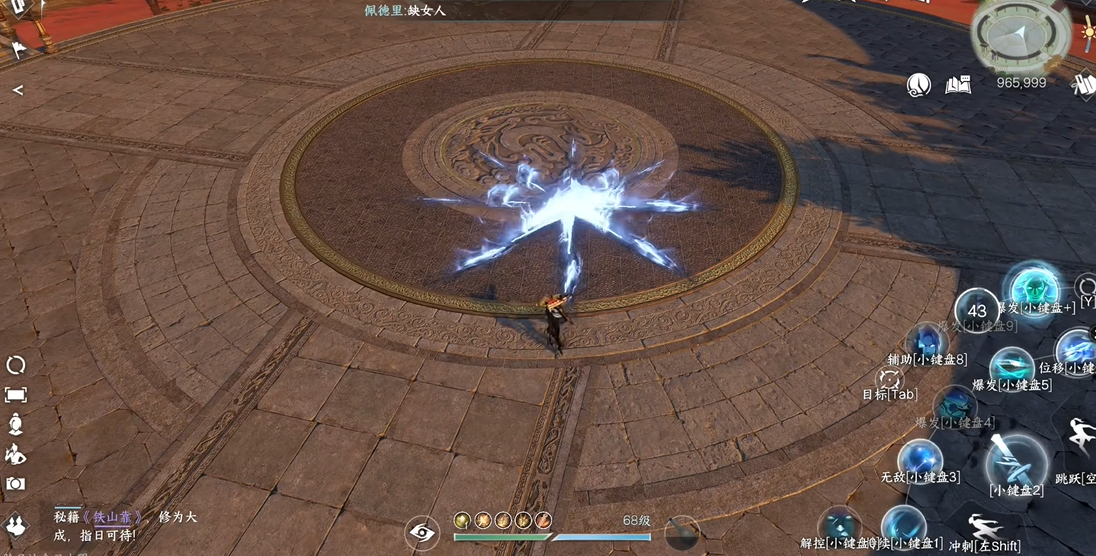This screenshot has height=556, width=1096.
Task: Click the open book icon near the minimap
Action: [x=958, y=85]
